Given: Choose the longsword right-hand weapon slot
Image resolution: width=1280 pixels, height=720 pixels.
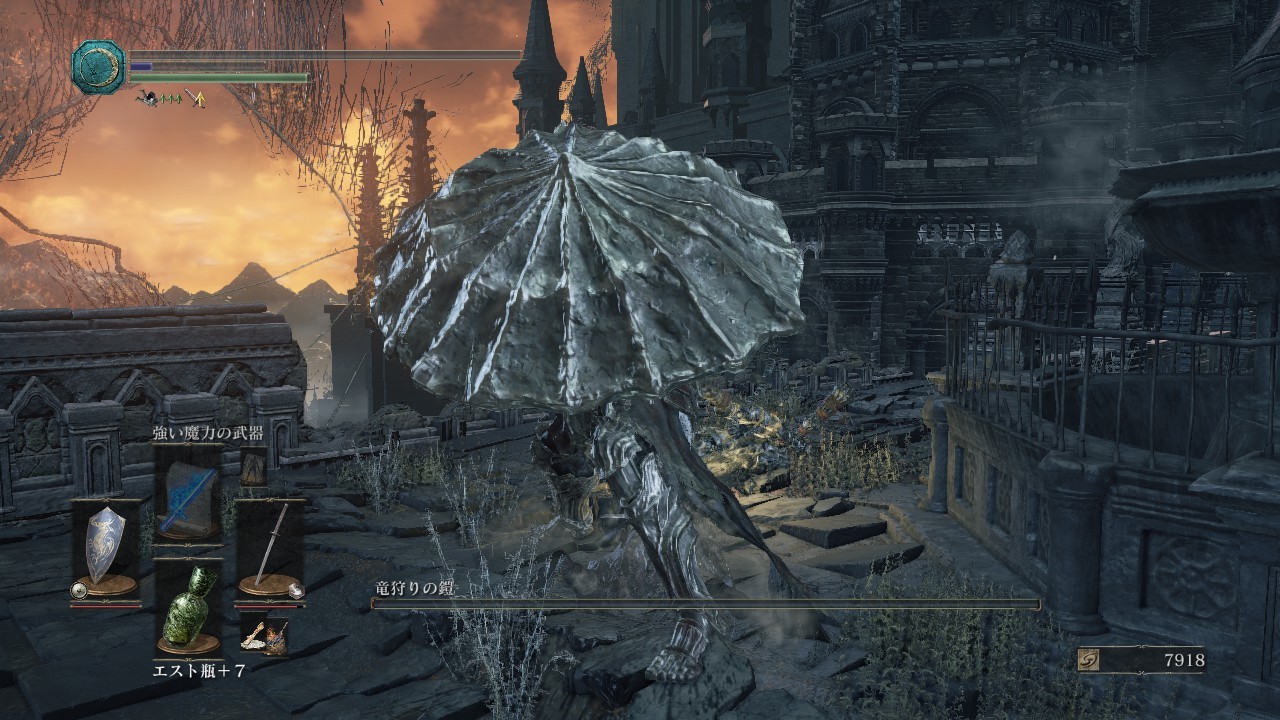Looking at the screenshot, I should [x=269, y=546].
